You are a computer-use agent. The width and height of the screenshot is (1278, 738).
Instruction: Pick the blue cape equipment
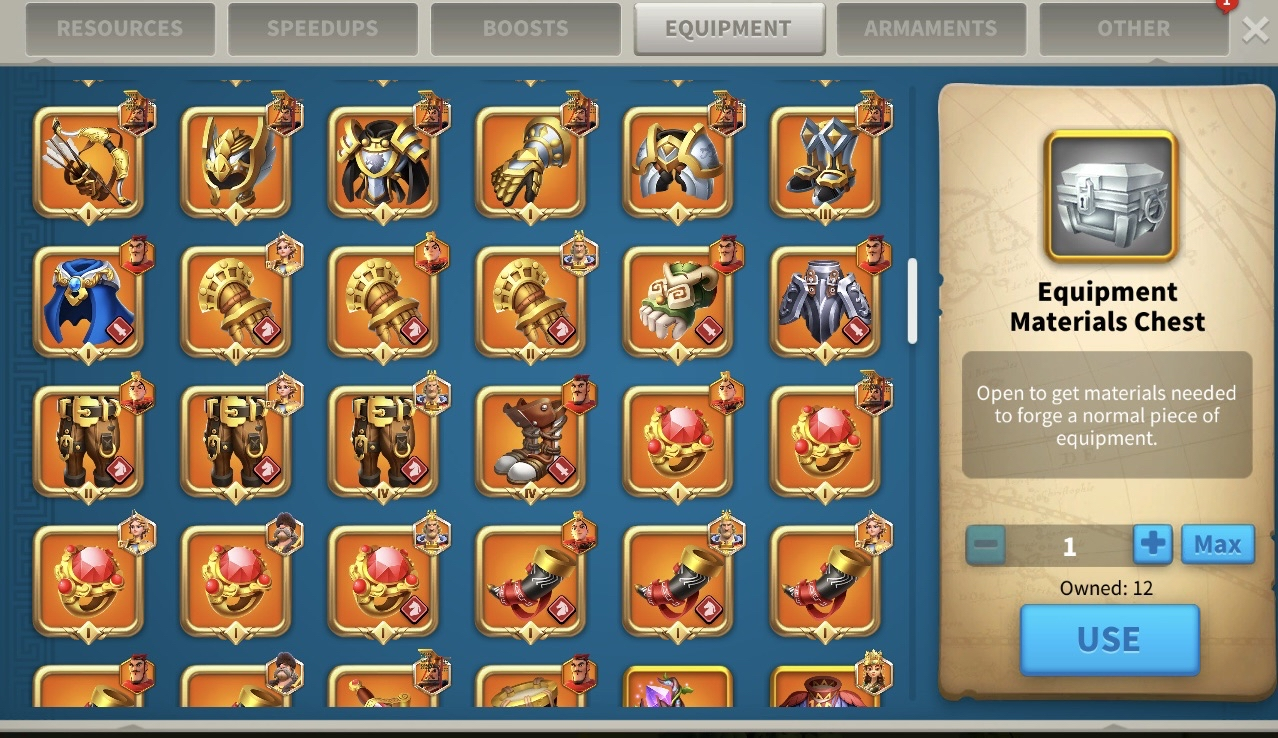88,302
